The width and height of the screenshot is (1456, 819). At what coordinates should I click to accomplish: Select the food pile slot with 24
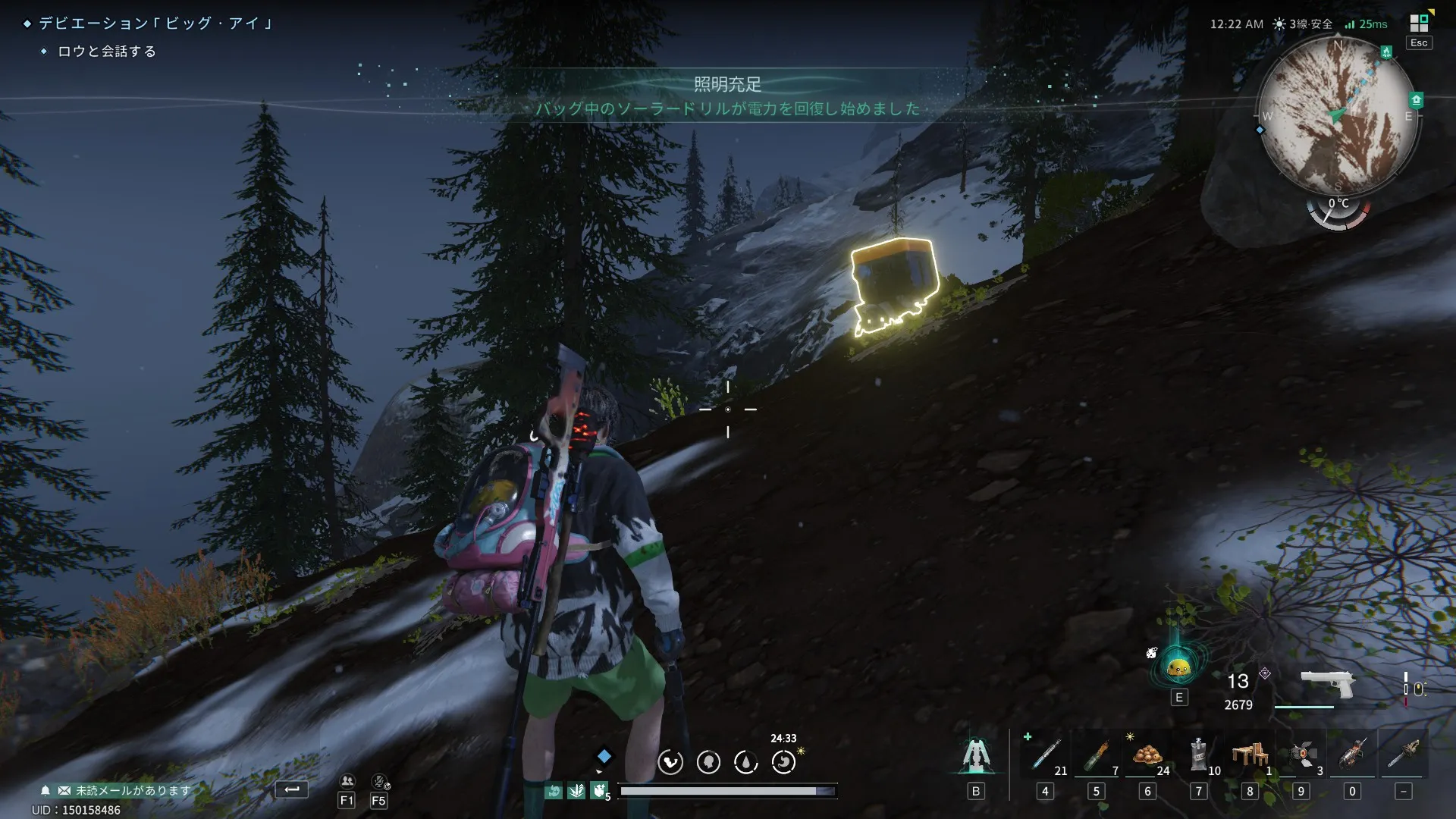tap(1147, 755)
